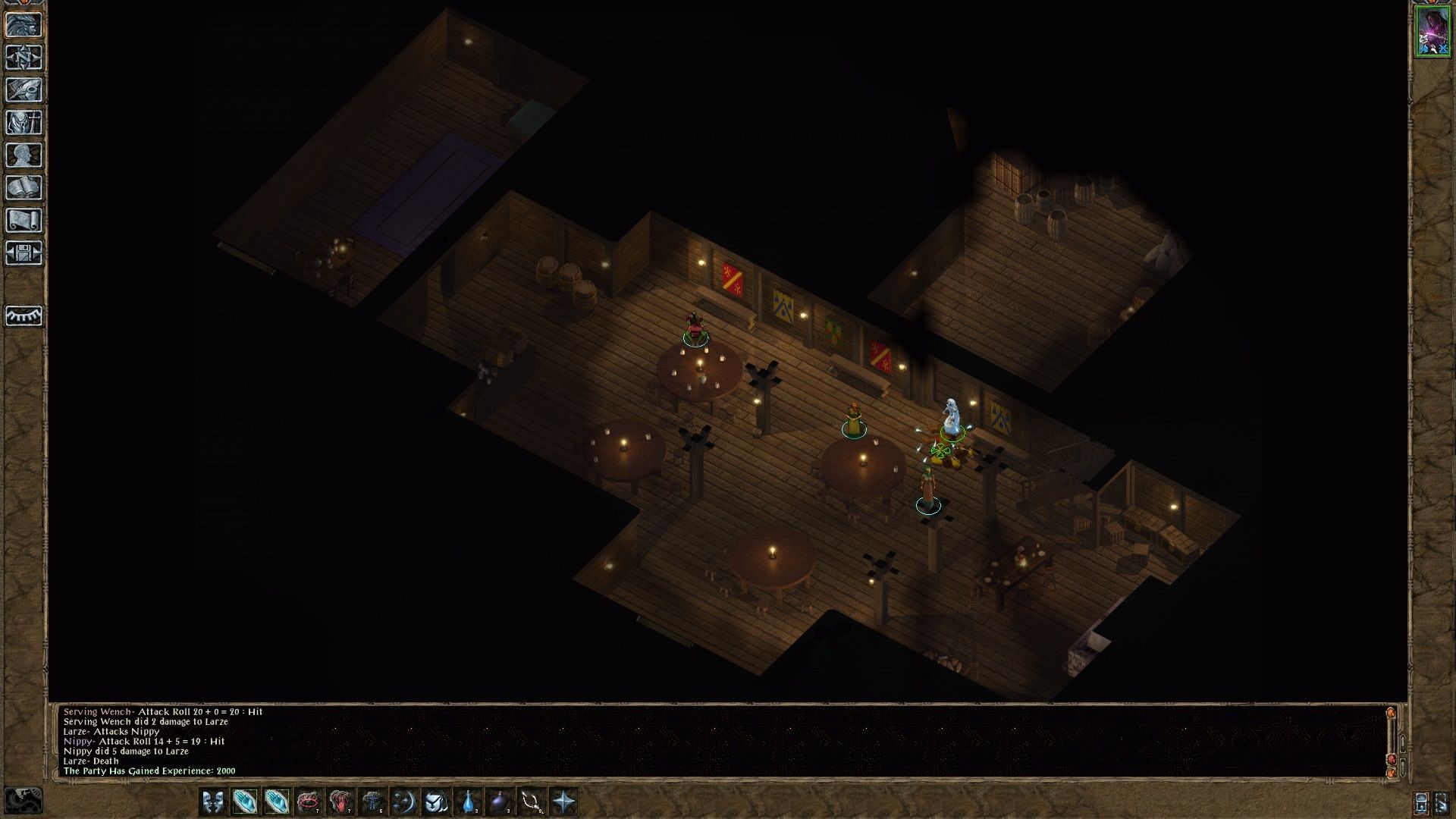Screen dimensions: 1456x819
Task: Use the dark round flask quick item
Action: tap(500, 802)
